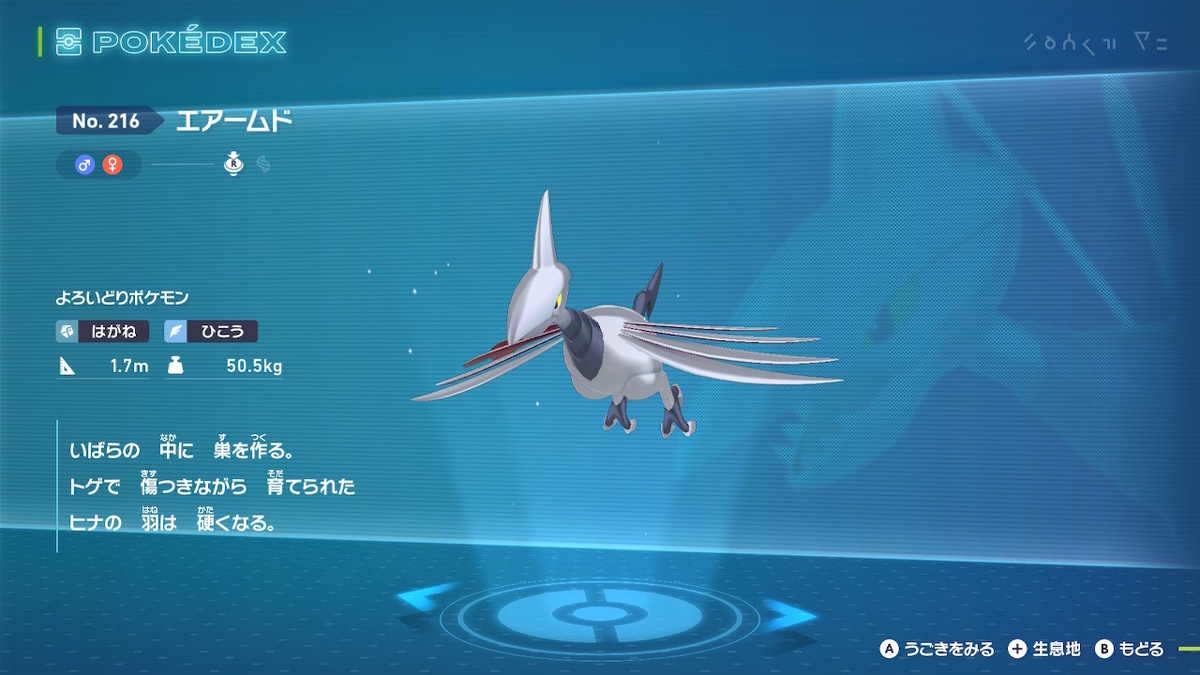Select the male gender symbol
Viewport: 1200px width, 675px height.
(x=85, y=165)
